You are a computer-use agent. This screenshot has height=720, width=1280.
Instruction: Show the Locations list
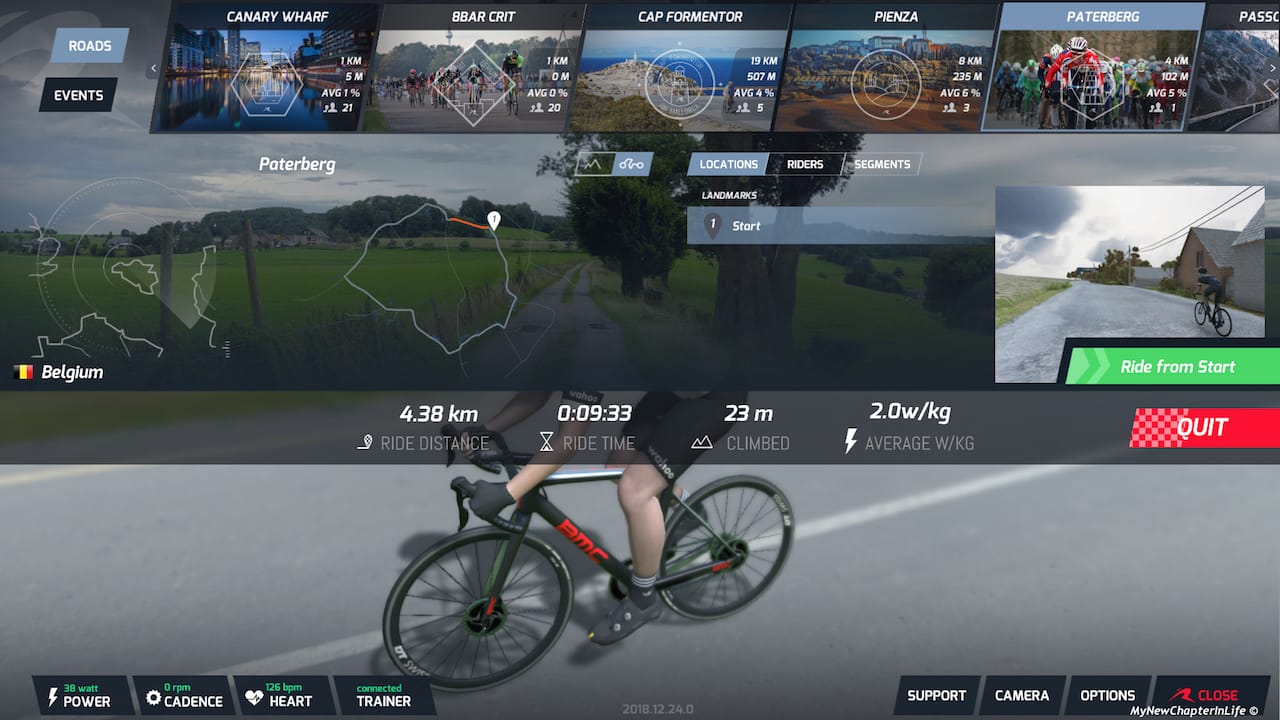pos(728,164)
